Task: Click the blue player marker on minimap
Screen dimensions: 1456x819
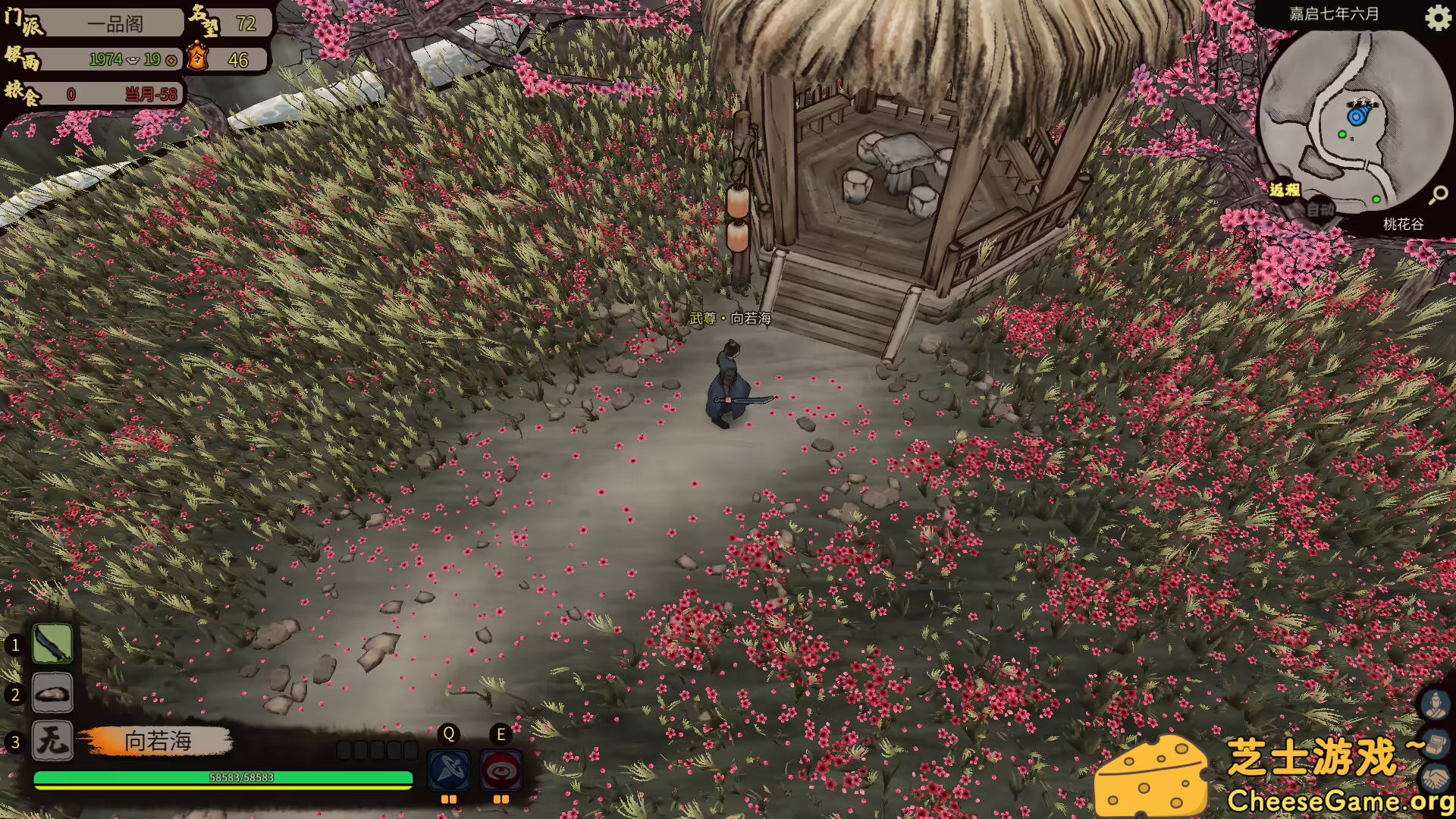Action: coord(1357,116)
